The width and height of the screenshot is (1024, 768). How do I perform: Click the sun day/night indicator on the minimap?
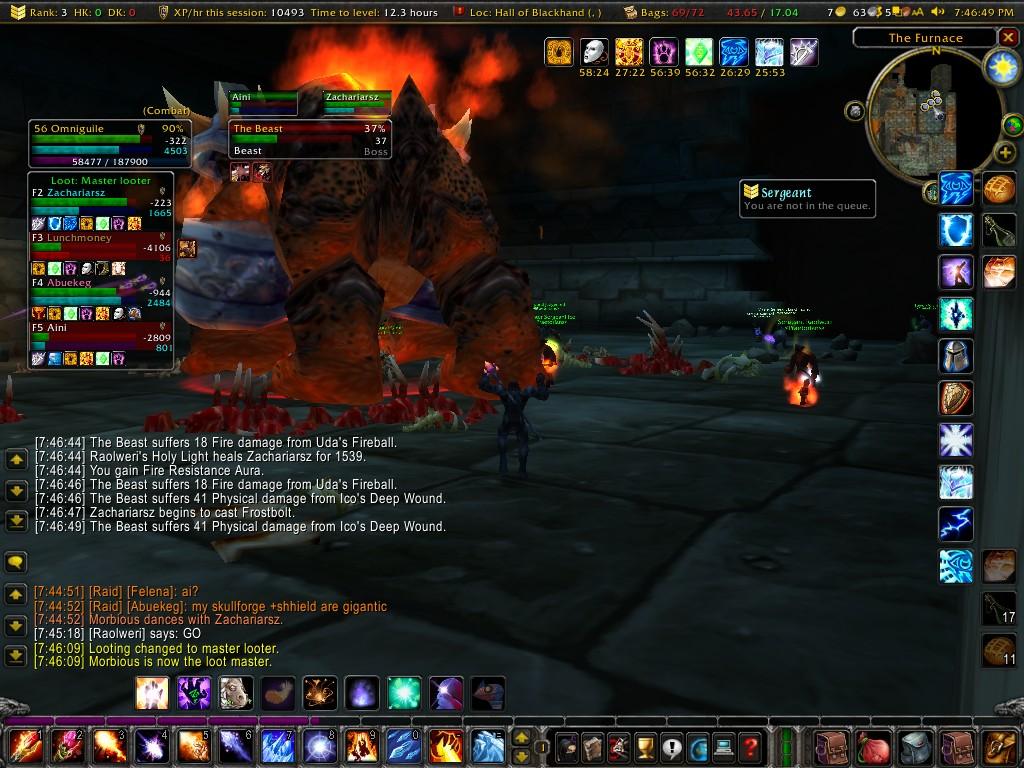999,67
